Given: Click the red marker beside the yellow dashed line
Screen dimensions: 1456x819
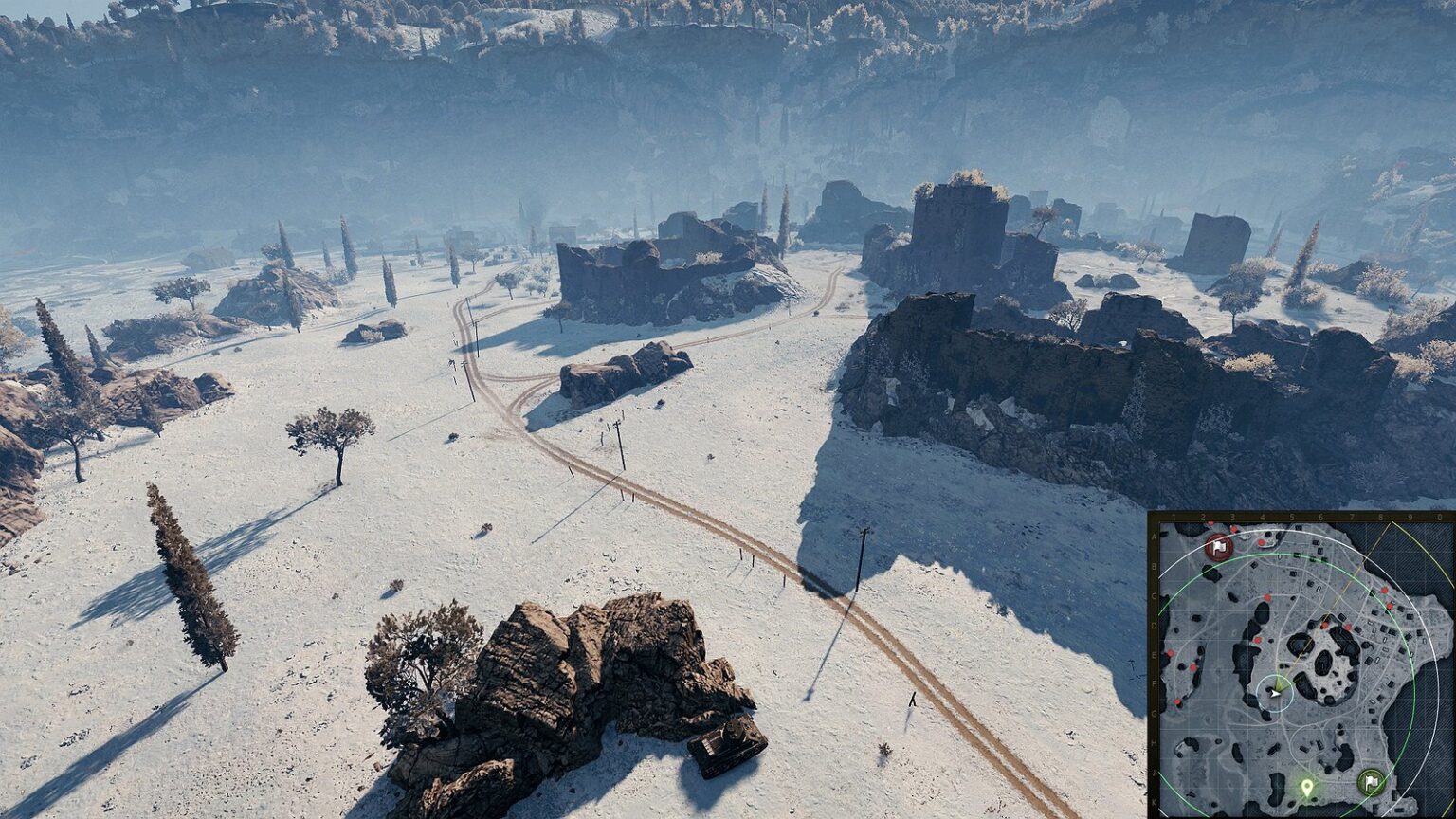Looking at the screenshot, I should click(x=1323, y=626).
